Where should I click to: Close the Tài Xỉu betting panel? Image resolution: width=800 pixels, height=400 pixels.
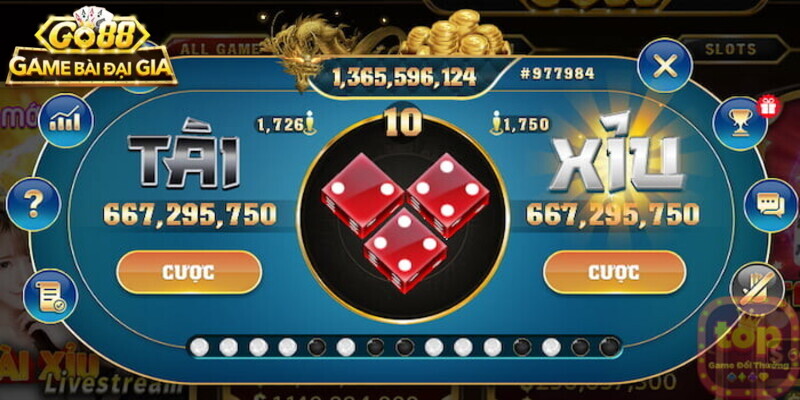(x=665, y=68)
